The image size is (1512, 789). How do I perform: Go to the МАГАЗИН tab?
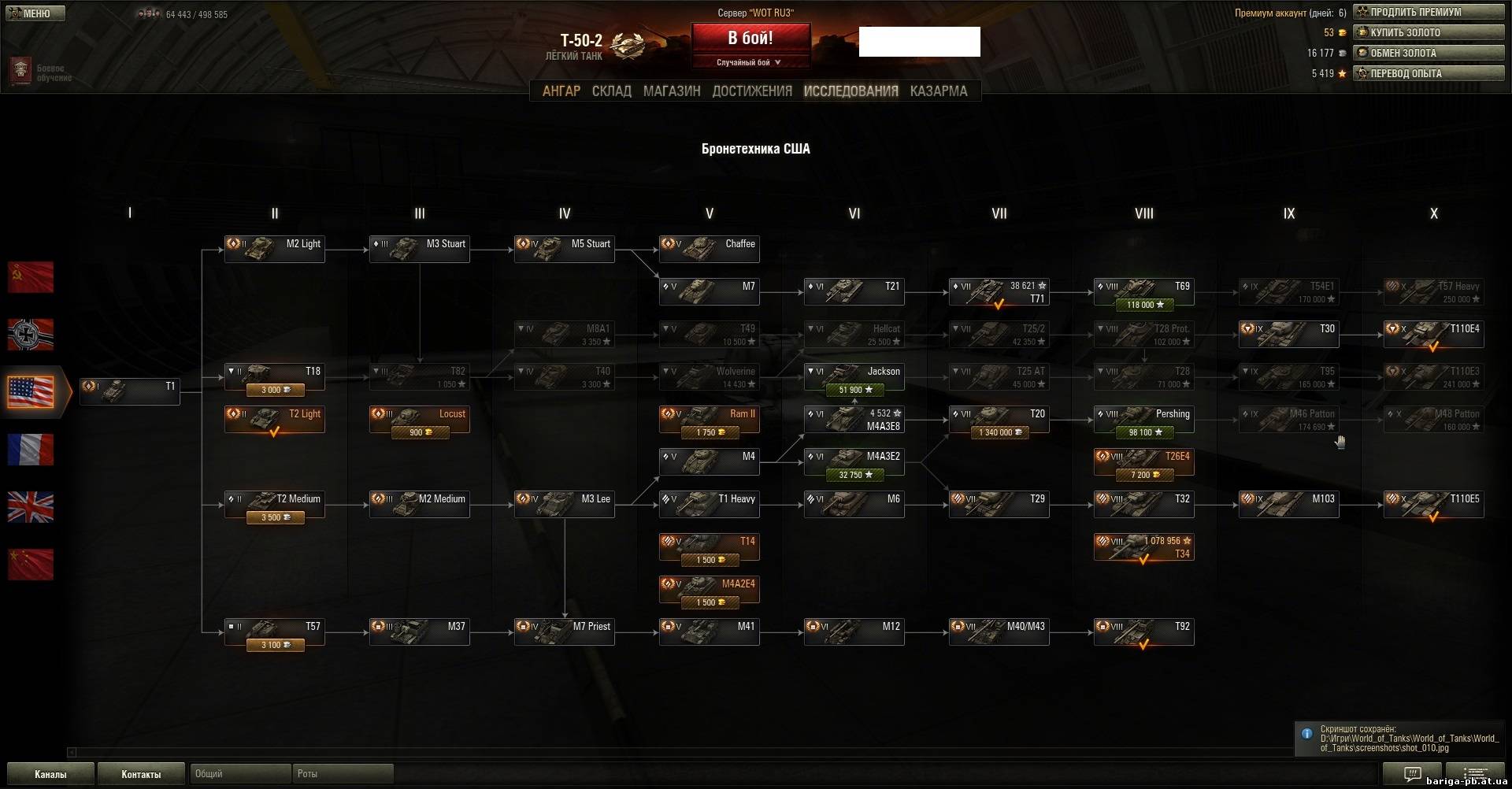pyautogui.click(x=671, y=91)
